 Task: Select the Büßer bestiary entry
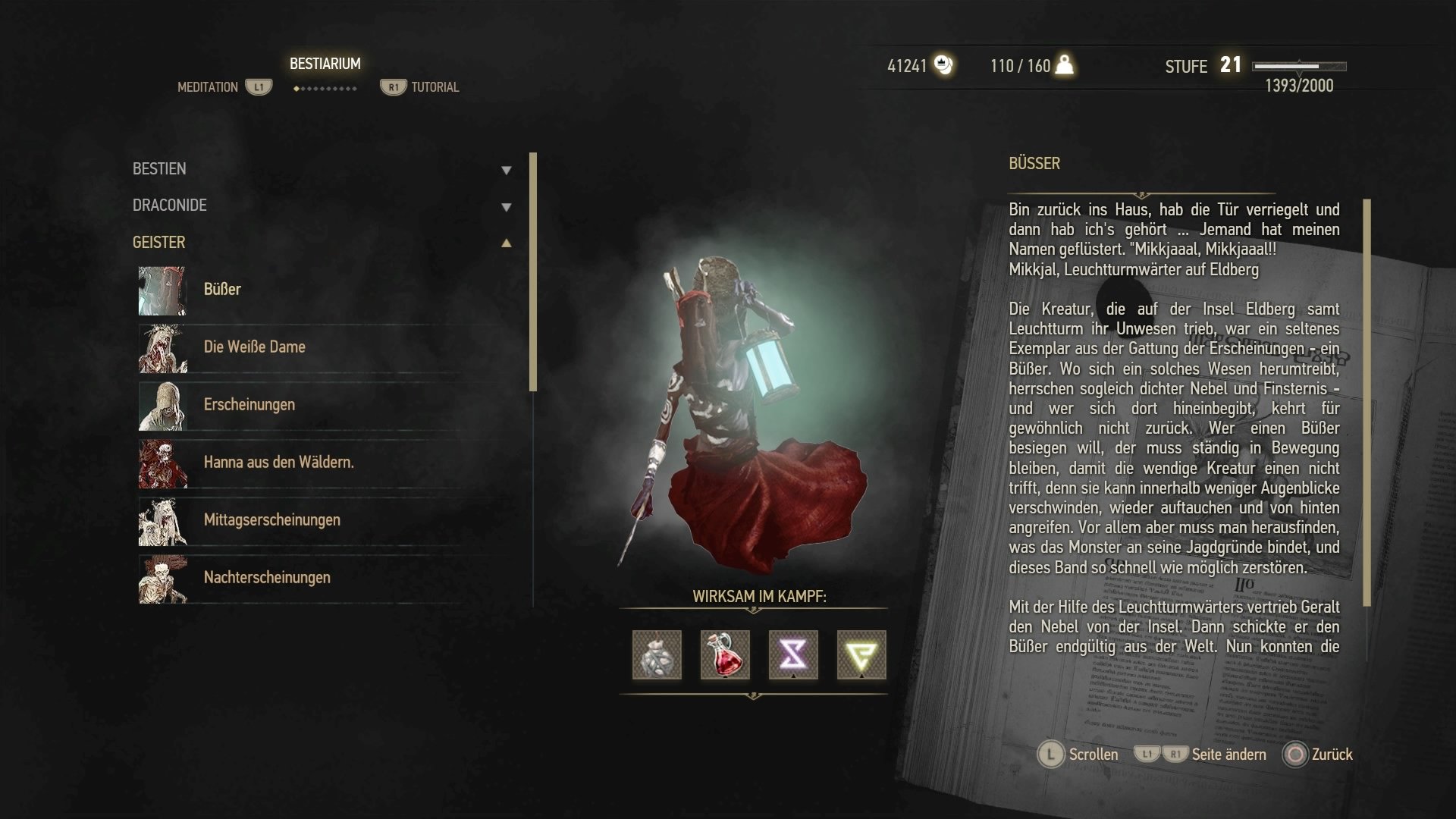[222, 290]
